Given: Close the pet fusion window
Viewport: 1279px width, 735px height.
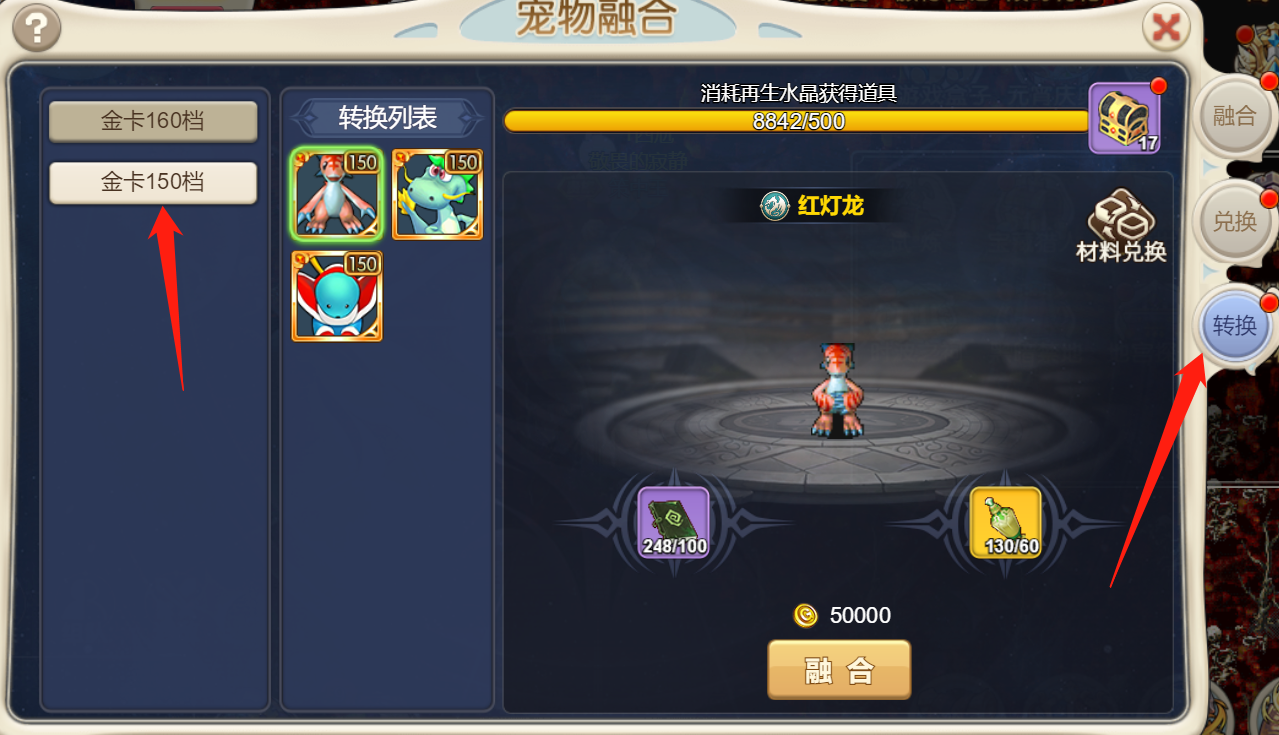Looking at the screenshot, I should (x=1165, y=28).
